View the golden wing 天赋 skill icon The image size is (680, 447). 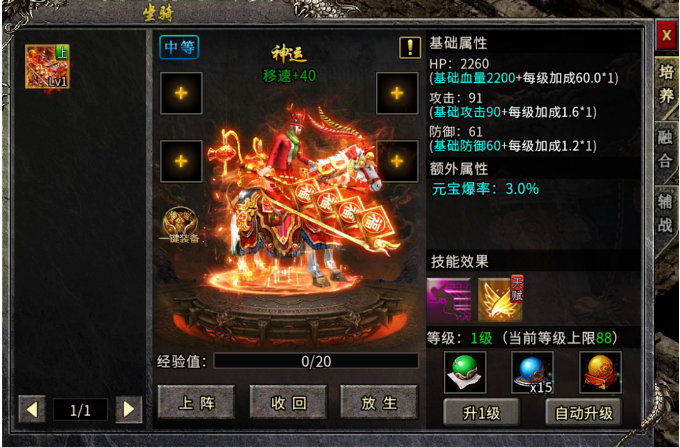500,300
